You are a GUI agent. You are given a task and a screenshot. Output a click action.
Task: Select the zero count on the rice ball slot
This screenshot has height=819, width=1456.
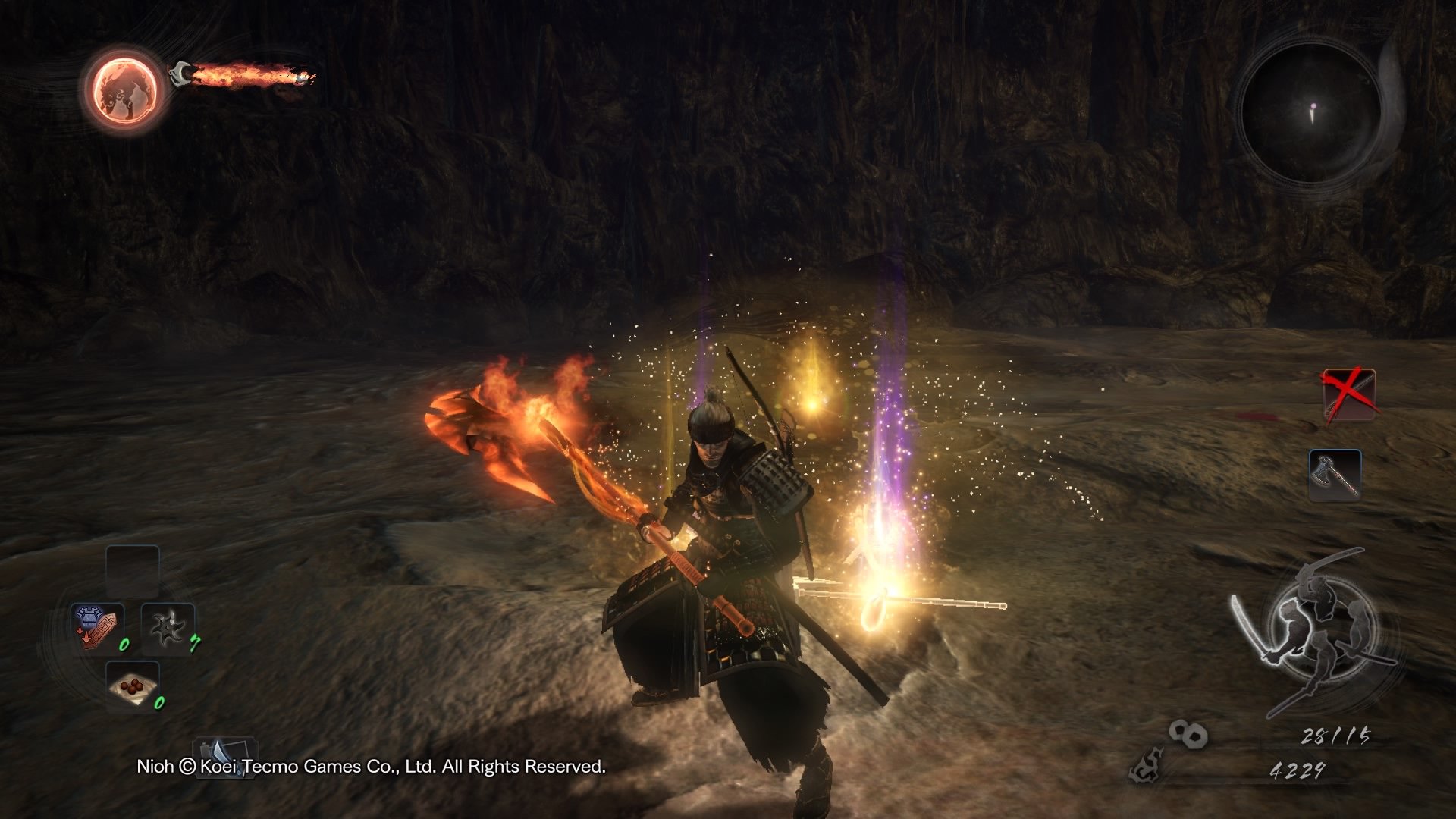coord(159,703)
